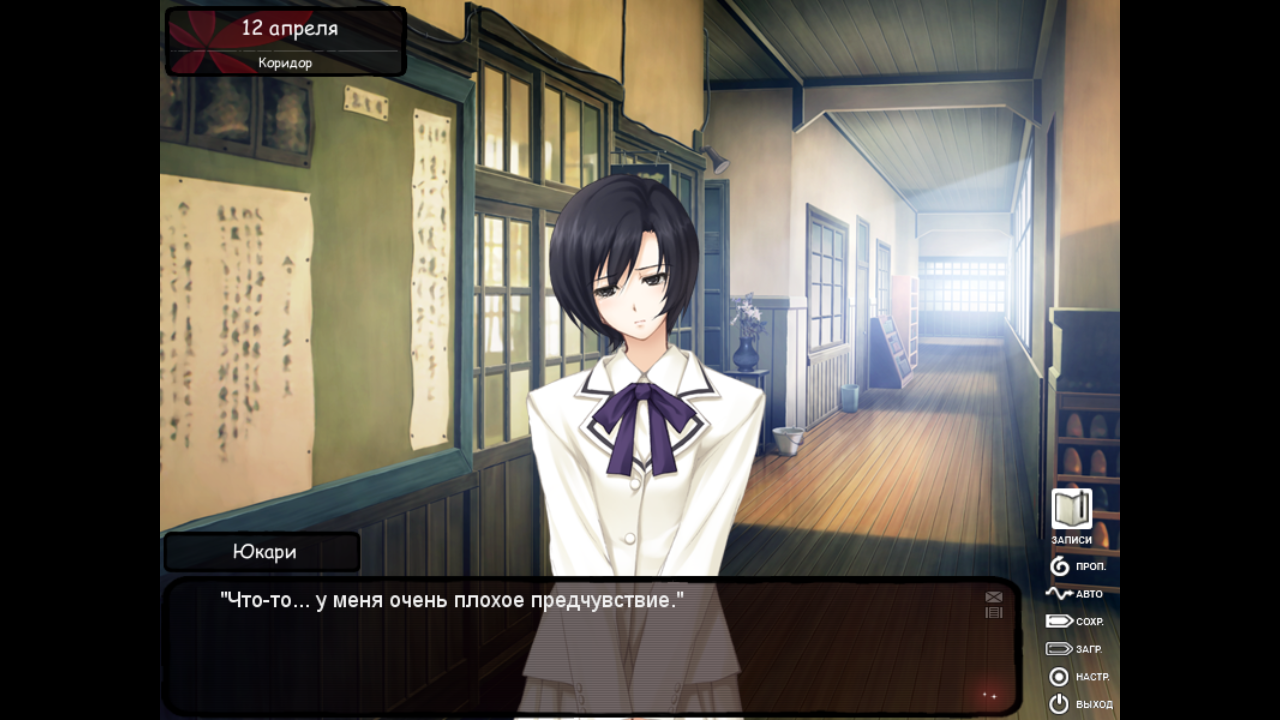Screen dimensions: 1280x720
Task: Toggle Авто auto-read mode
Action: (x=1074, y=593)
